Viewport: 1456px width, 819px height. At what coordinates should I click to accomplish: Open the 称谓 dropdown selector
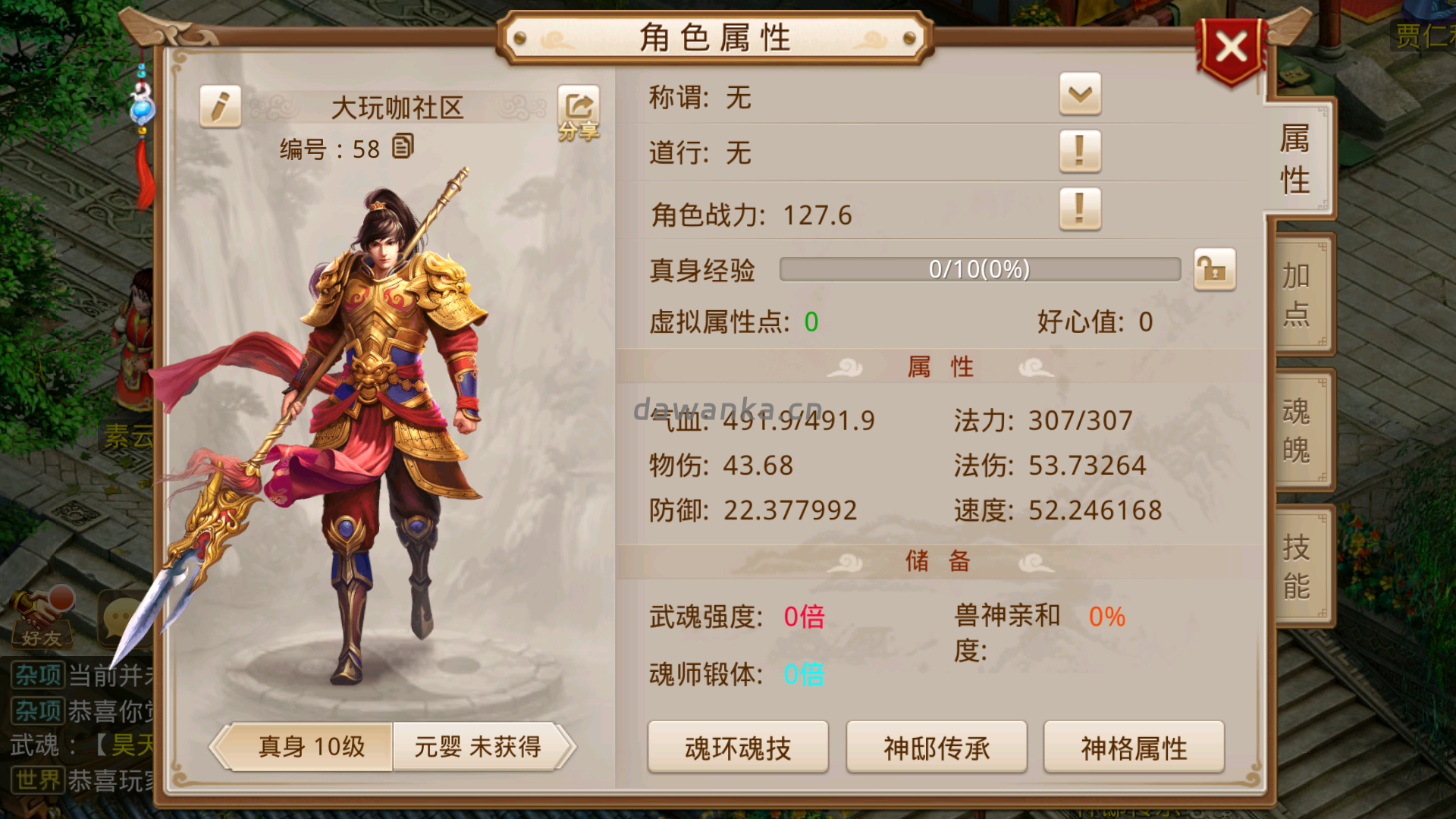click(x=1080, y=97)
